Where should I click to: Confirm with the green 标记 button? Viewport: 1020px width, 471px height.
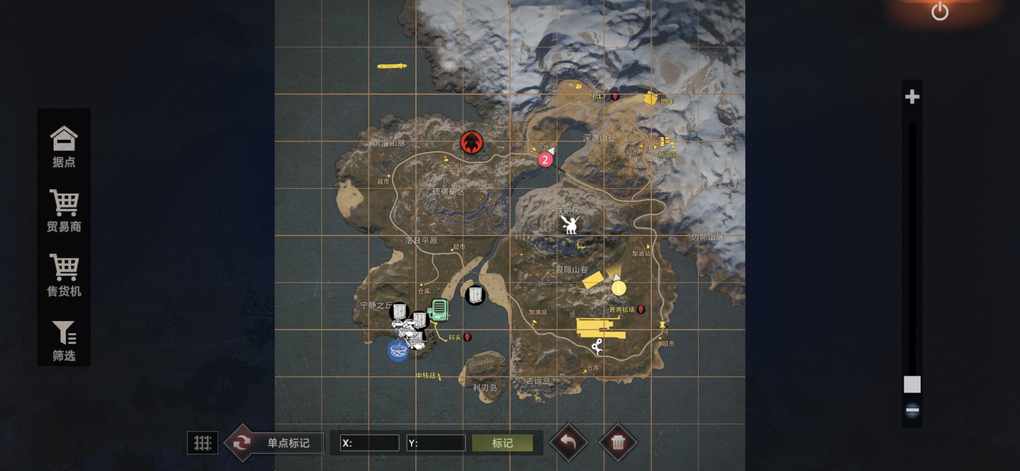point(504,442)
